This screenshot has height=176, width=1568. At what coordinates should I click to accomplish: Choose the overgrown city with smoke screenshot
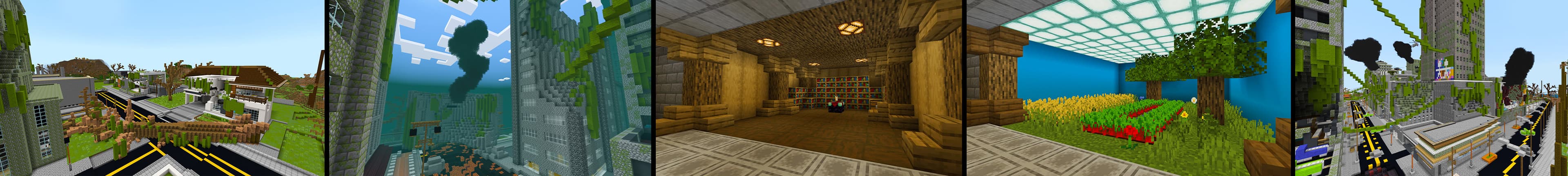point(1430,88)
